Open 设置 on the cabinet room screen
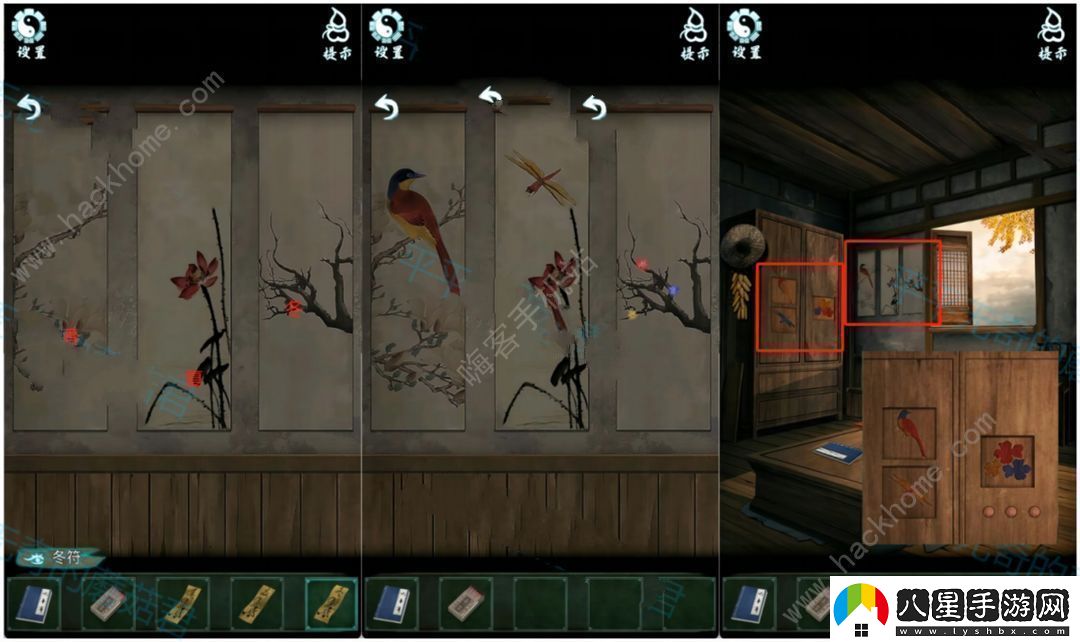This screenshot has height=642, width=1080. coord(743,33)
